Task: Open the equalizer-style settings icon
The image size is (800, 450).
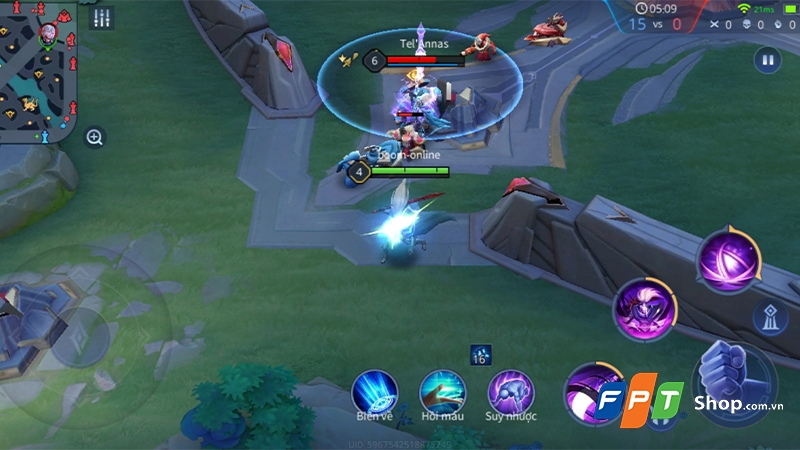Action: point(101,18)
